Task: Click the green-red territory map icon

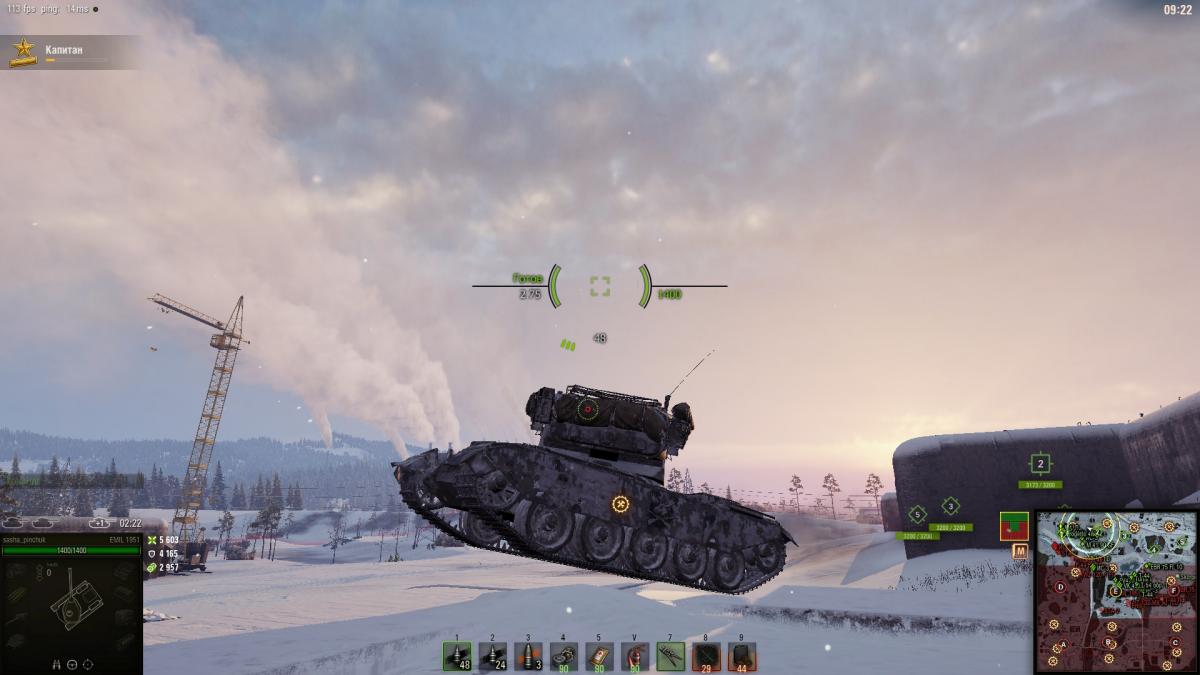Action: coord(1014,525)
